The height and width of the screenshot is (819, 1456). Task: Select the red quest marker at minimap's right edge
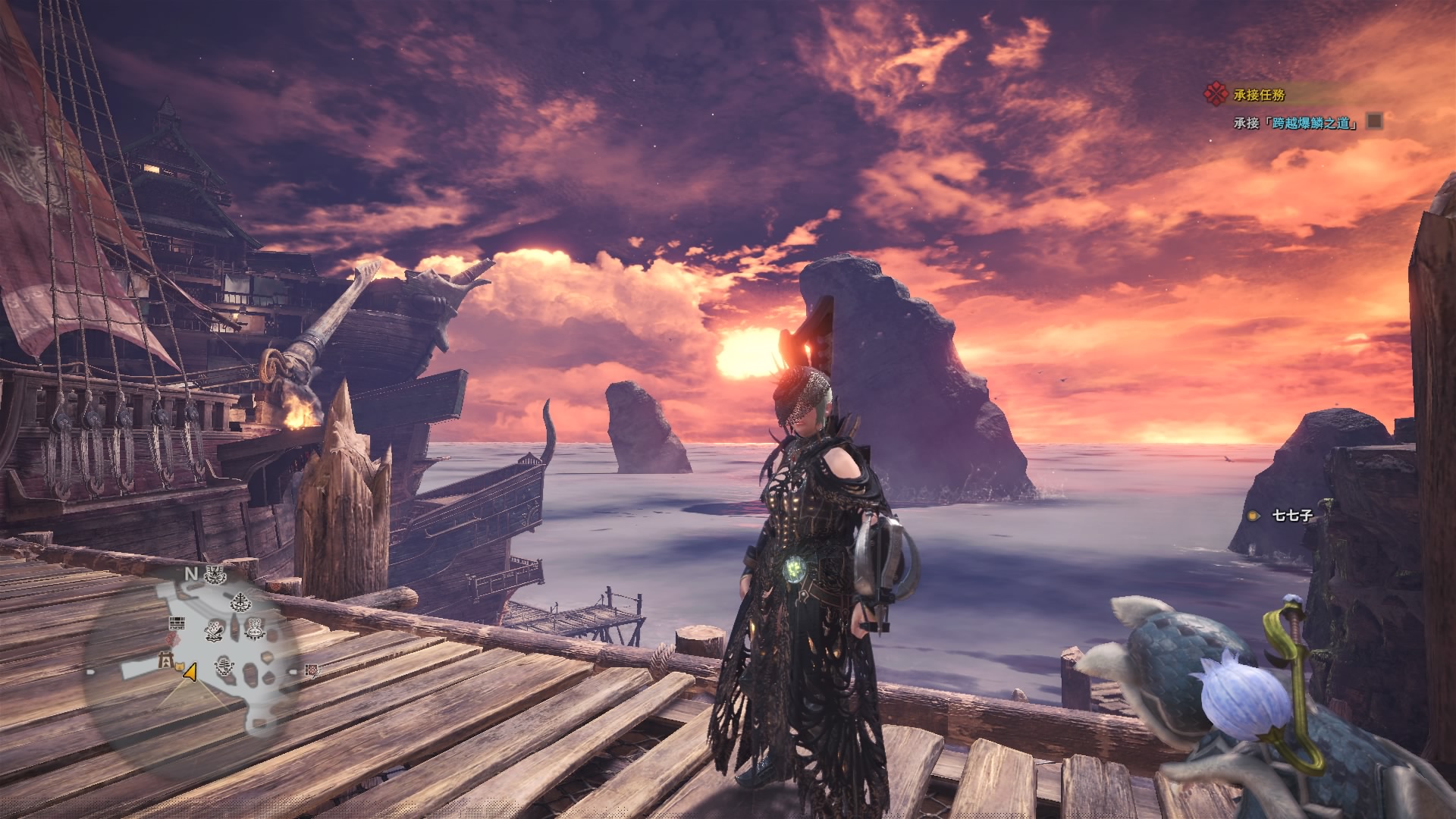coord(311,670)
